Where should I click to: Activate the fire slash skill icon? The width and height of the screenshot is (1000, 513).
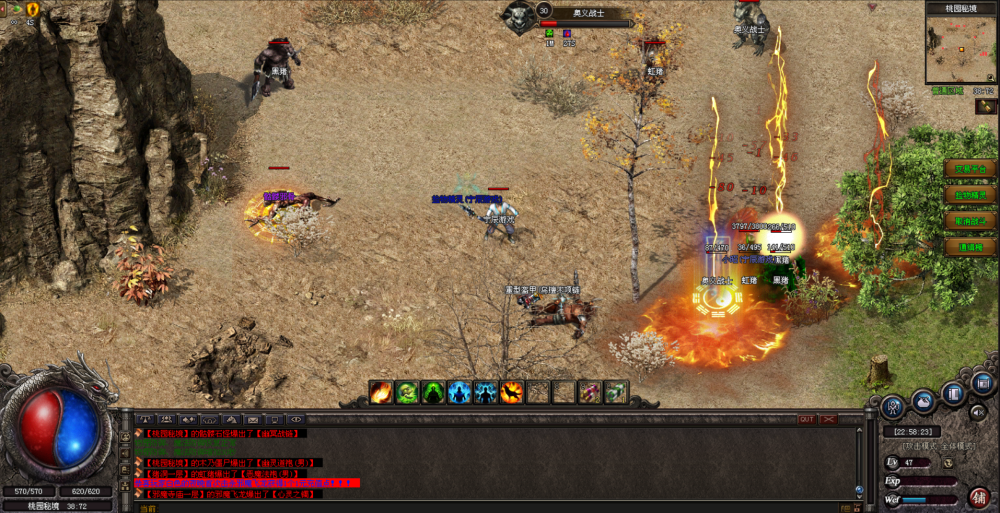click(381, 392)
